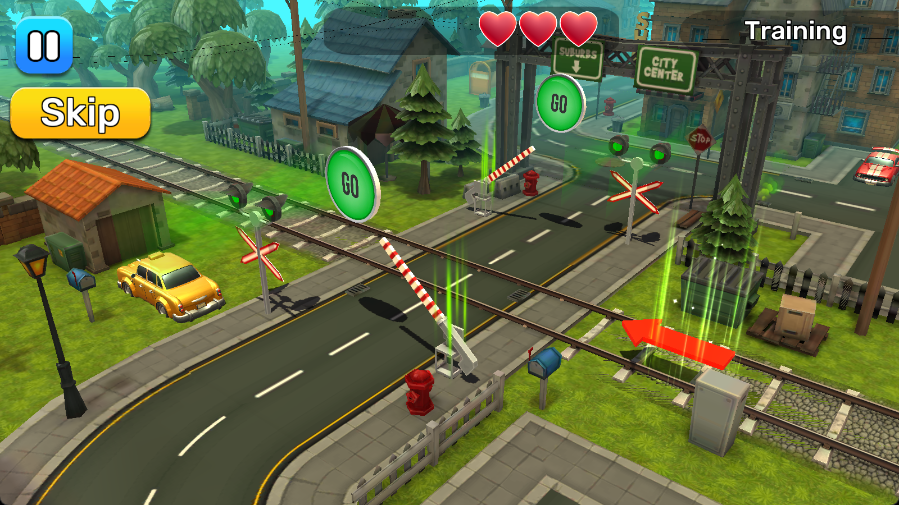The width and height of the screenshot is (899, 505).
Task: Switch the red track direction arrow
Action: pos(677,342)
